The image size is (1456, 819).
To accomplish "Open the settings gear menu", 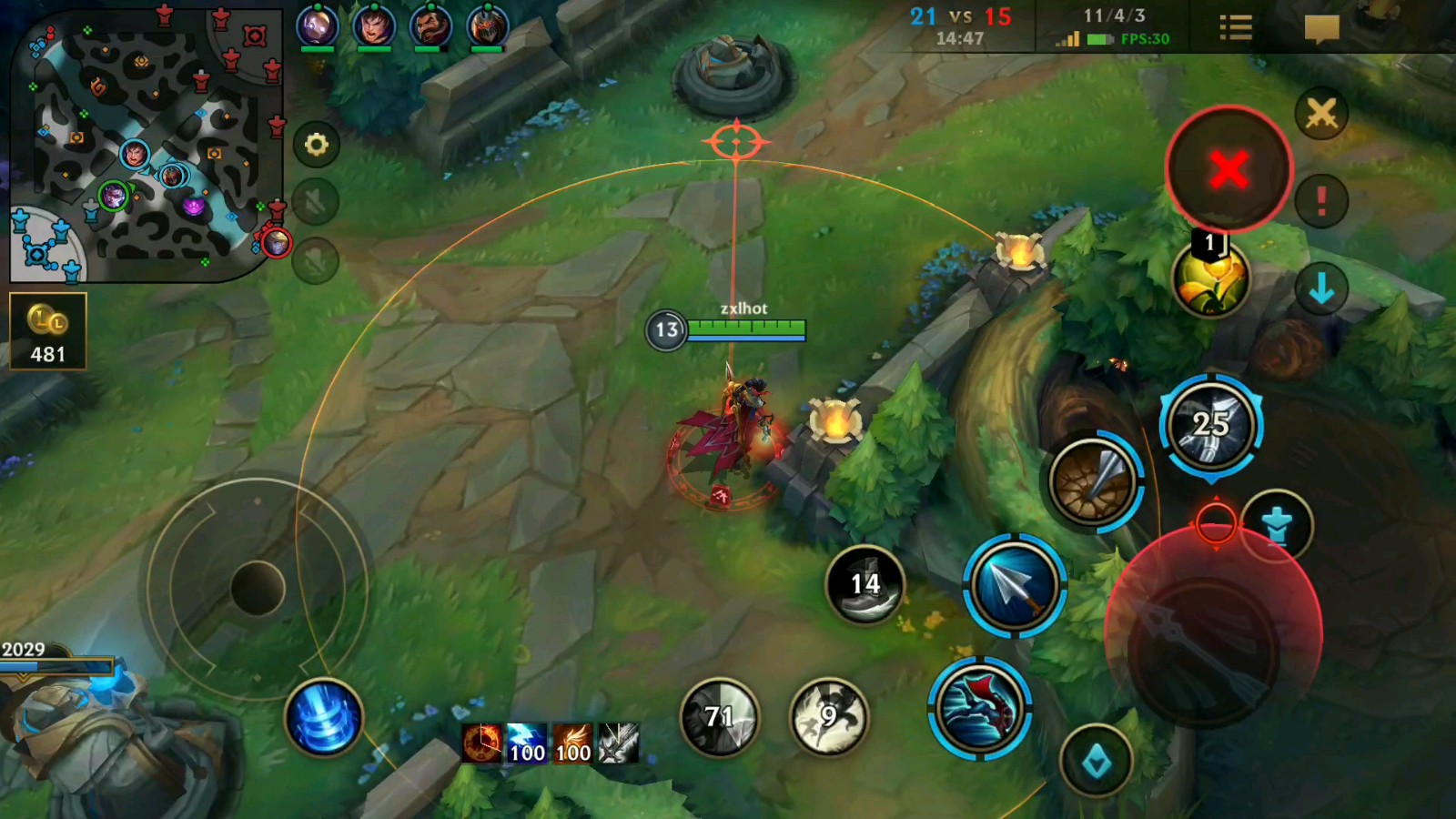I will click(x=316, y=145).
